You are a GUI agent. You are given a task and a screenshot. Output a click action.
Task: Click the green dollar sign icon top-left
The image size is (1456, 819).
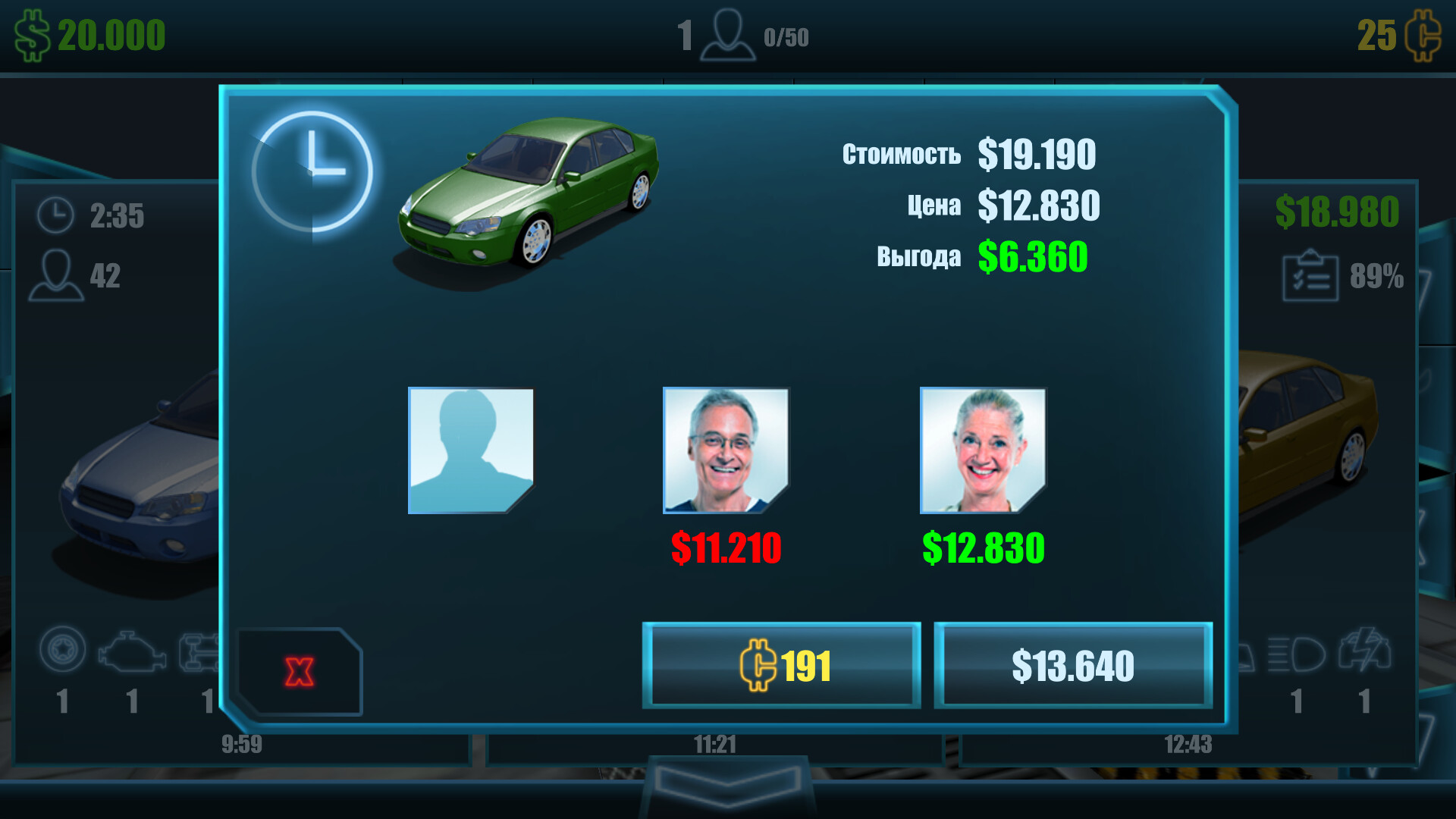[x=32, y=33]
